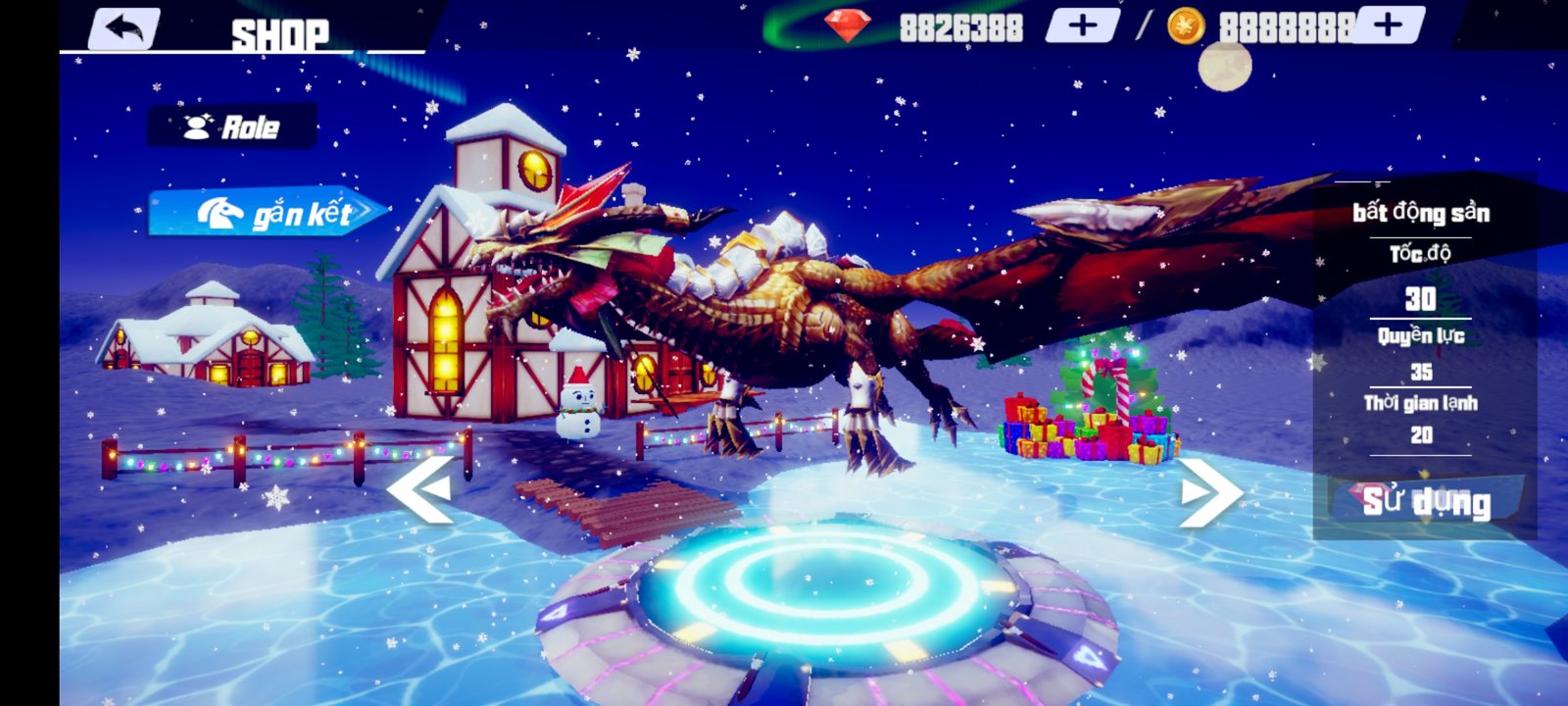Add more red gems with plus button

coord(1083,25)
